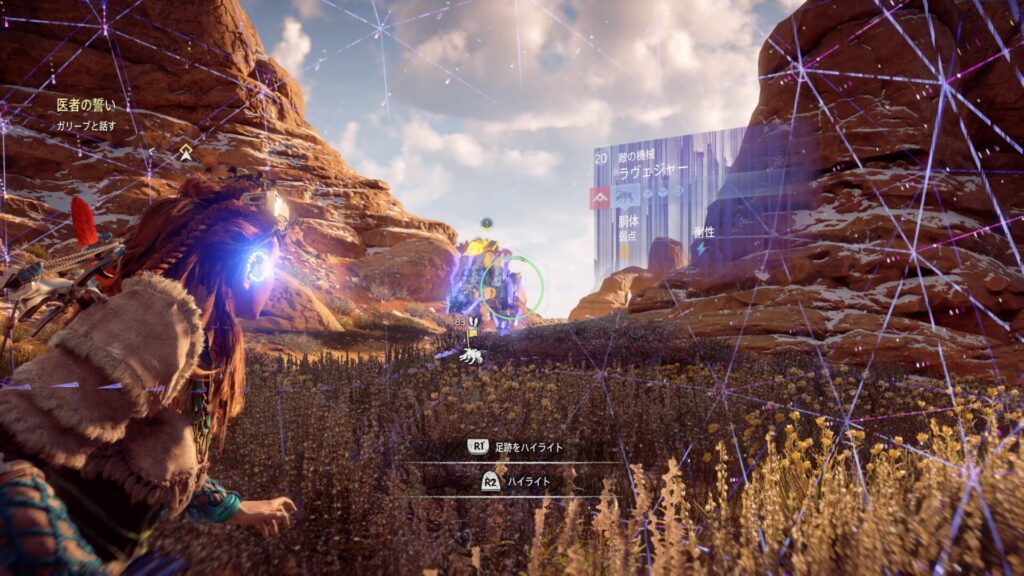Viewport: 1024px width, 576px height.
Task: Click the small round marker above the machine
Action: click(x=487, y=222)
